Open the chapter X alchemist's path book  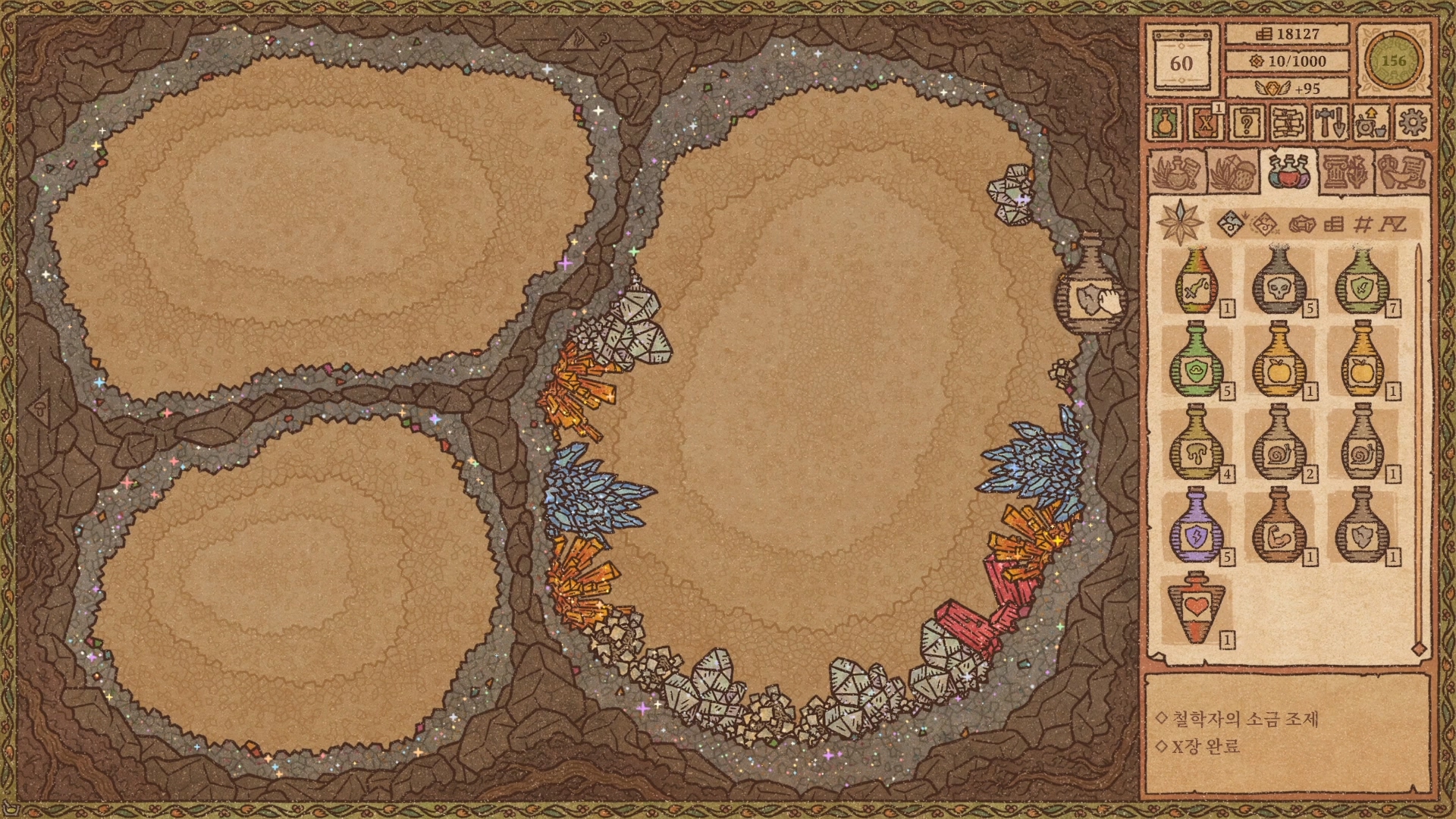tap(1205, 122)
